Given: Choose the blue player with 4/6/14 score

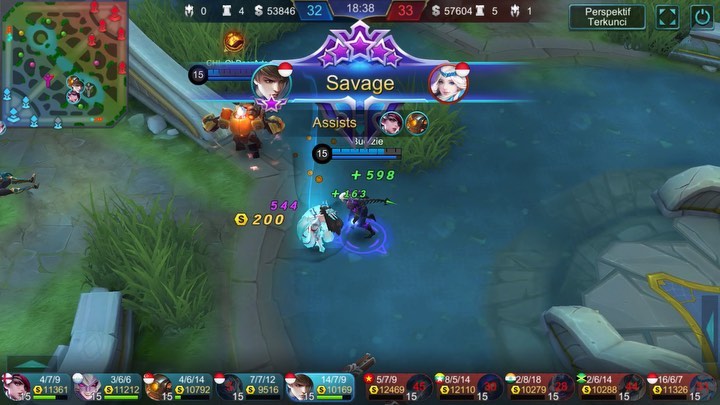Looking at the screenshot, I should (x=177, y=387).
